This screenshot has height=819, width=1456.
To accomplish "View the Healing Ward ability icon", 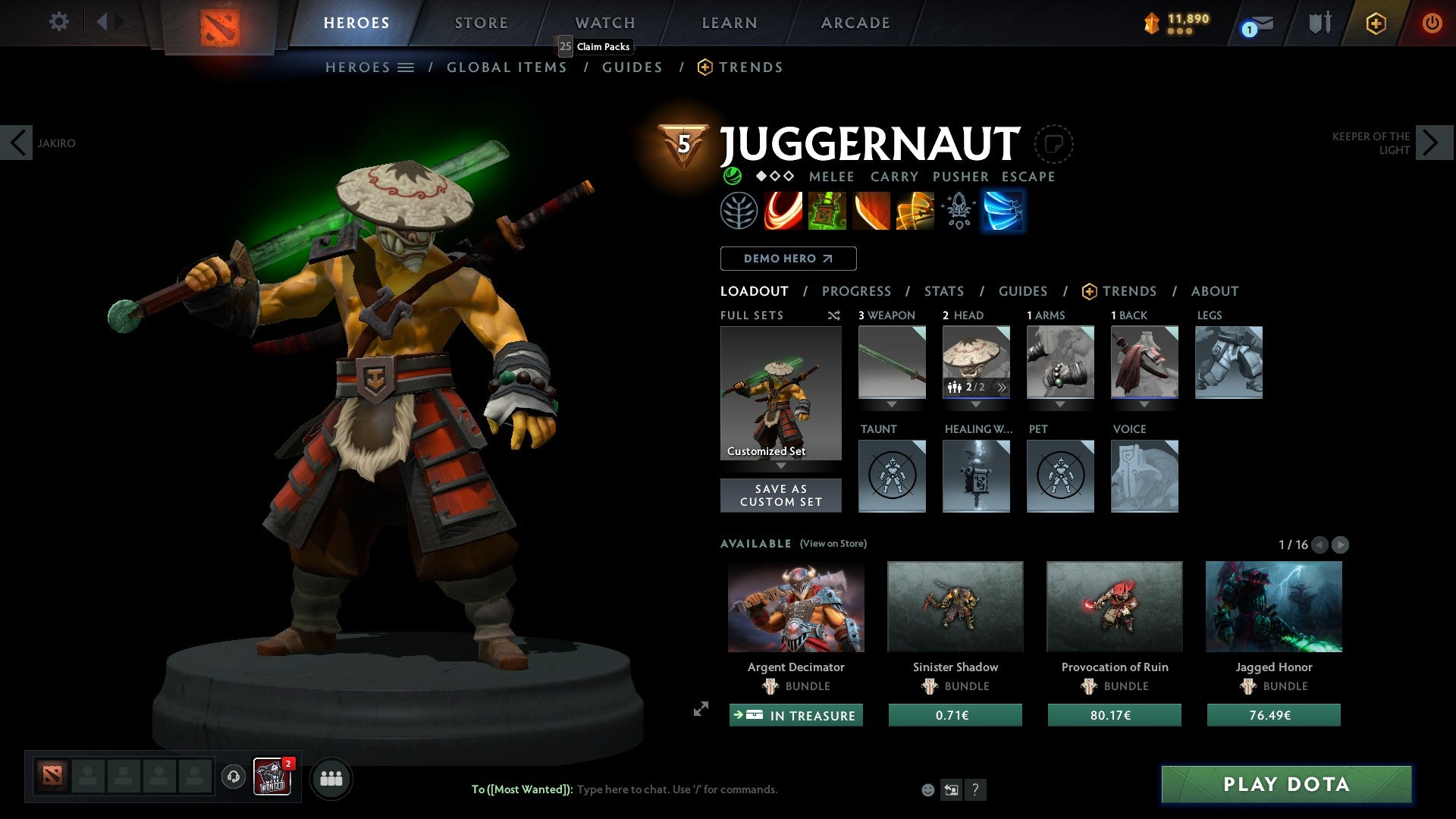I will point(826,211).
